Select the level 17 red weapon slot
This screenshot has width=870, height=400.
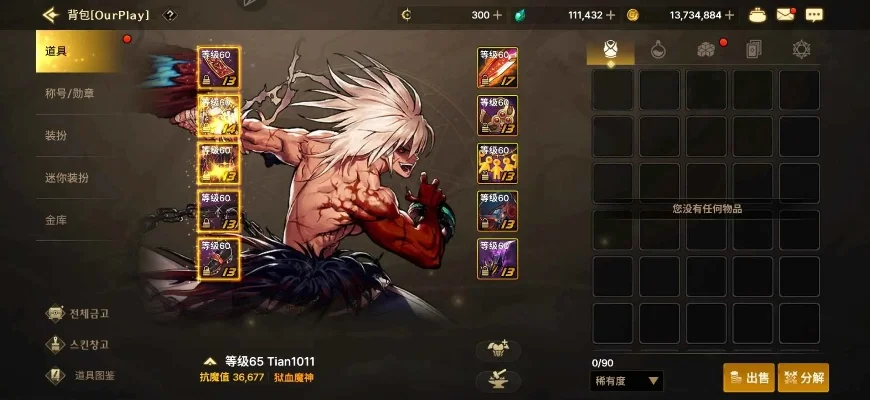497,67
